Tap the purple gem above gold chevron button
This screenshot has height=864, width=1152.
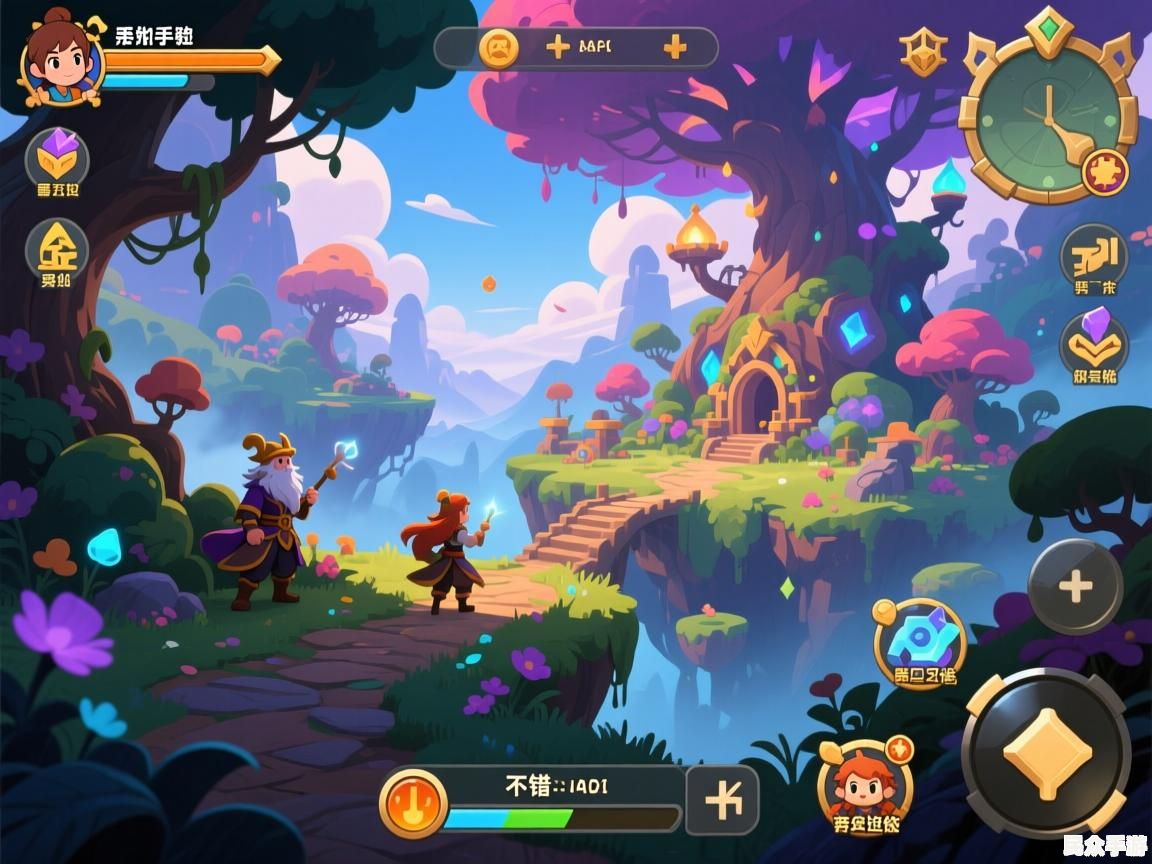coord(1094,342)
